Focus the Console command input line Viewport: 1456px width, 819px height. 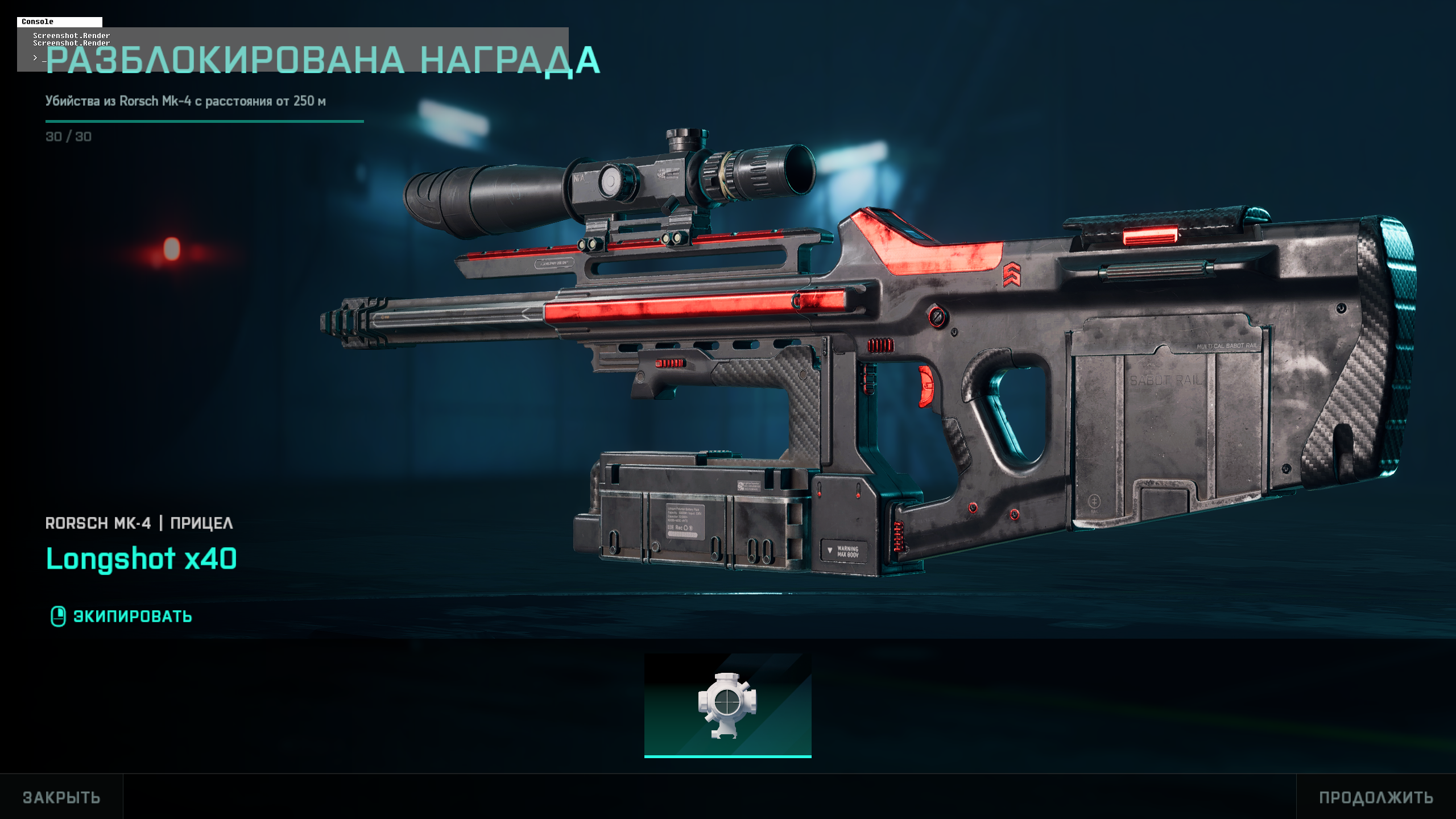[284, 58]
